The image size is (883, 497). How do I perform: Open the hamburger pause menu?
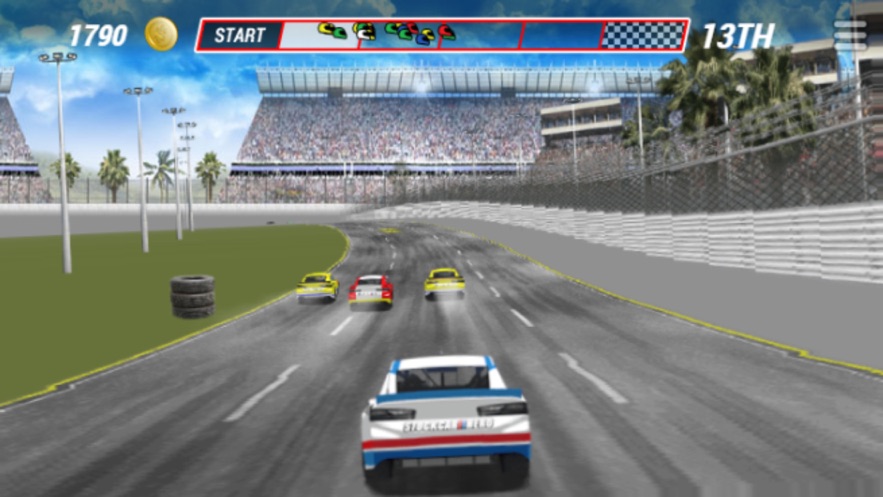pyautogui.click(x=850, y=35)
